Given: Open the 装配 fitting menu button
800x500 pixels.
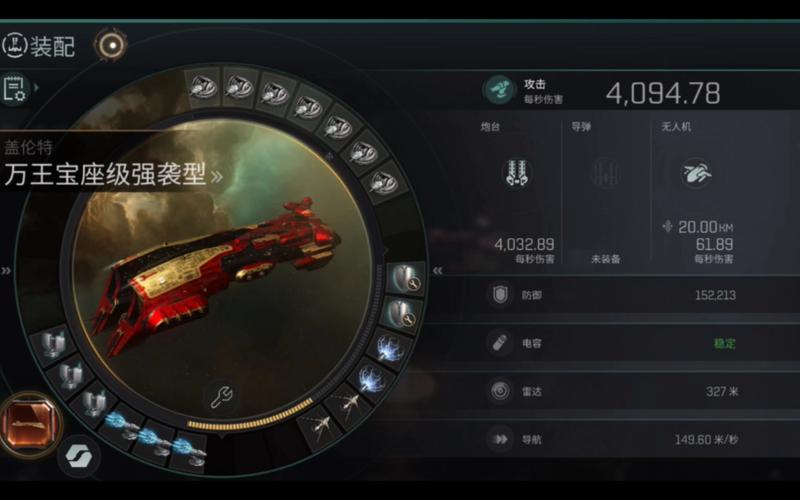Looking at the screenshot, I should tap(40, 45).
